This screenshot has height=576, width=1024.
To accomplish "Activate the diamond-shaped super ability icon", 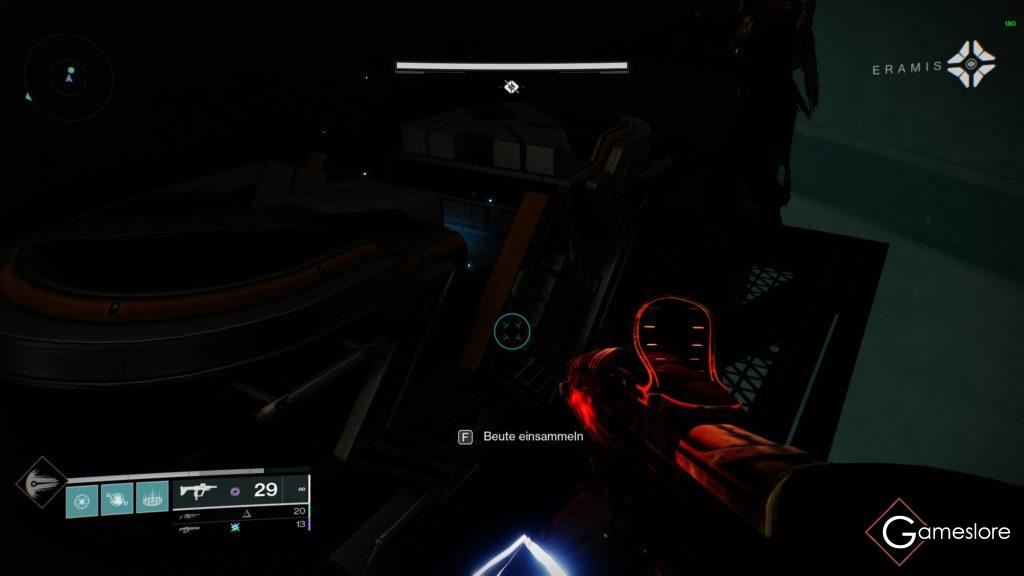I will pyautogui.click(x=42, y=481).
